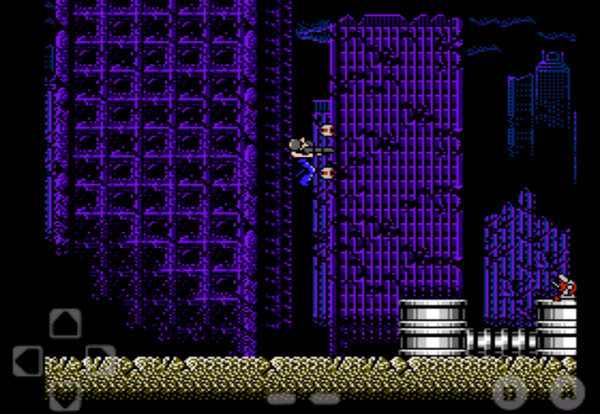This screenshot has width=600, height=414.
Task: Tap the round B button
Action: click(x=511, y=392)
